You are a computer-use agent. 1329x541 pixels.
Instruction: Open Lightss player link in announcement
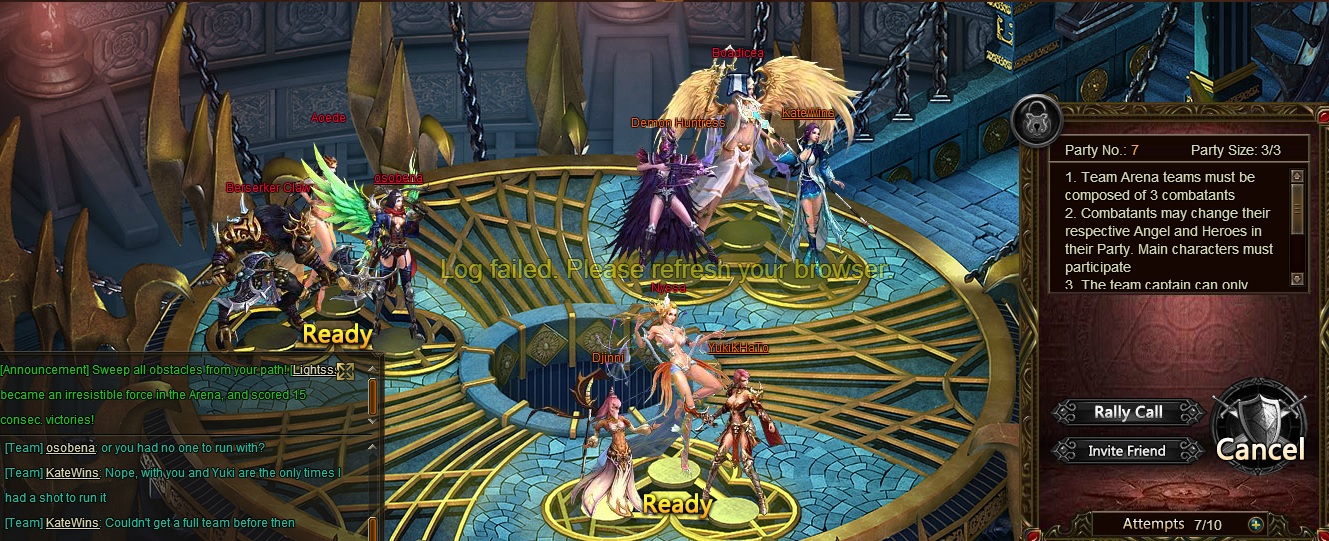click(x=314, y=370)
